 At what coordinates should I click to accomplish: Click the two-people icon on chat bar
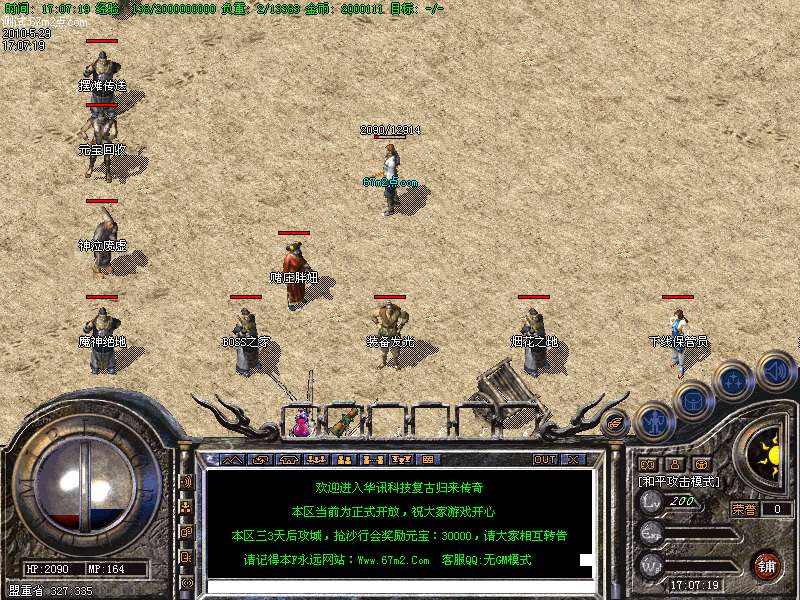pos(343,460)
